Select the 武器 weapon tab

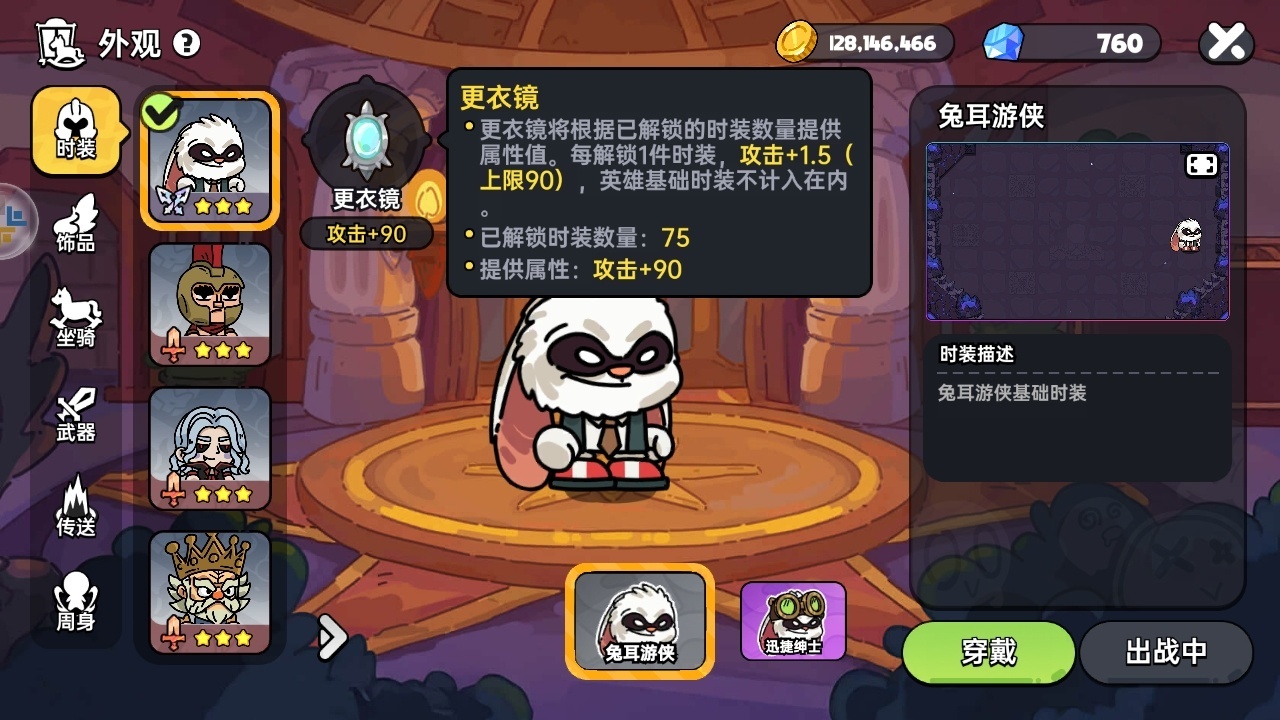[x=76, y=413]
